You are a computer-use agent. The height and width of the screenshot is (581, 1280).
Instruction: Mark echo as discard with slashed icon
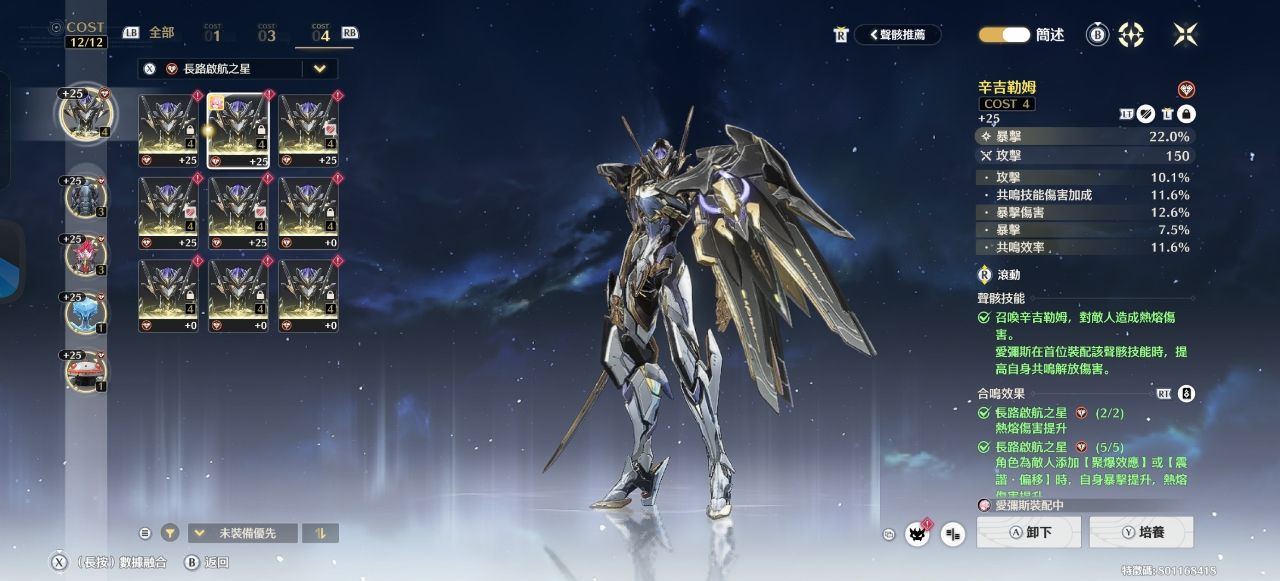pos(1149,115)
